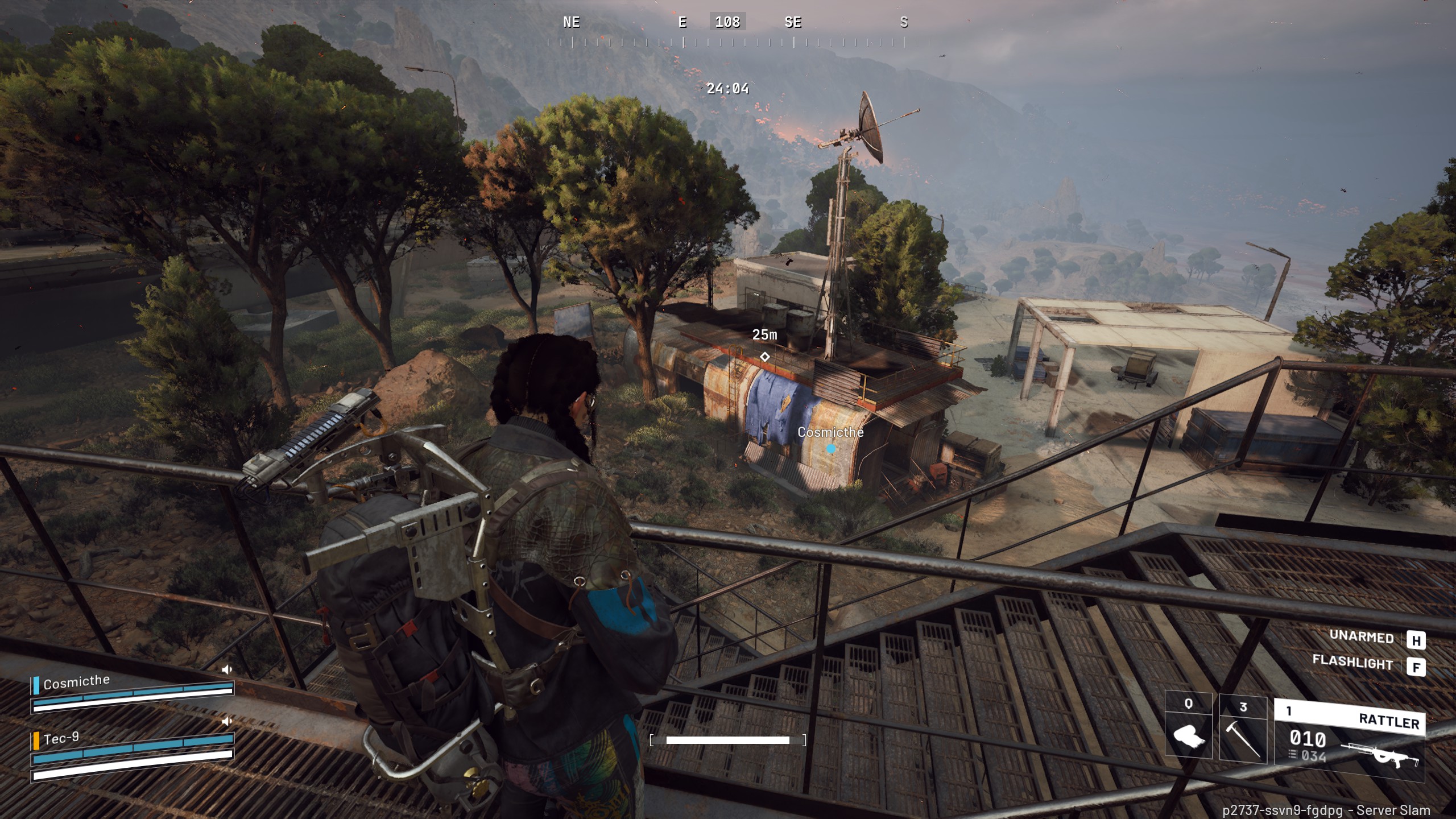Toggle the voice speaker icon for Tec-9
The height and width of the screenshot is (819, 1456).
tap(227, 721)
